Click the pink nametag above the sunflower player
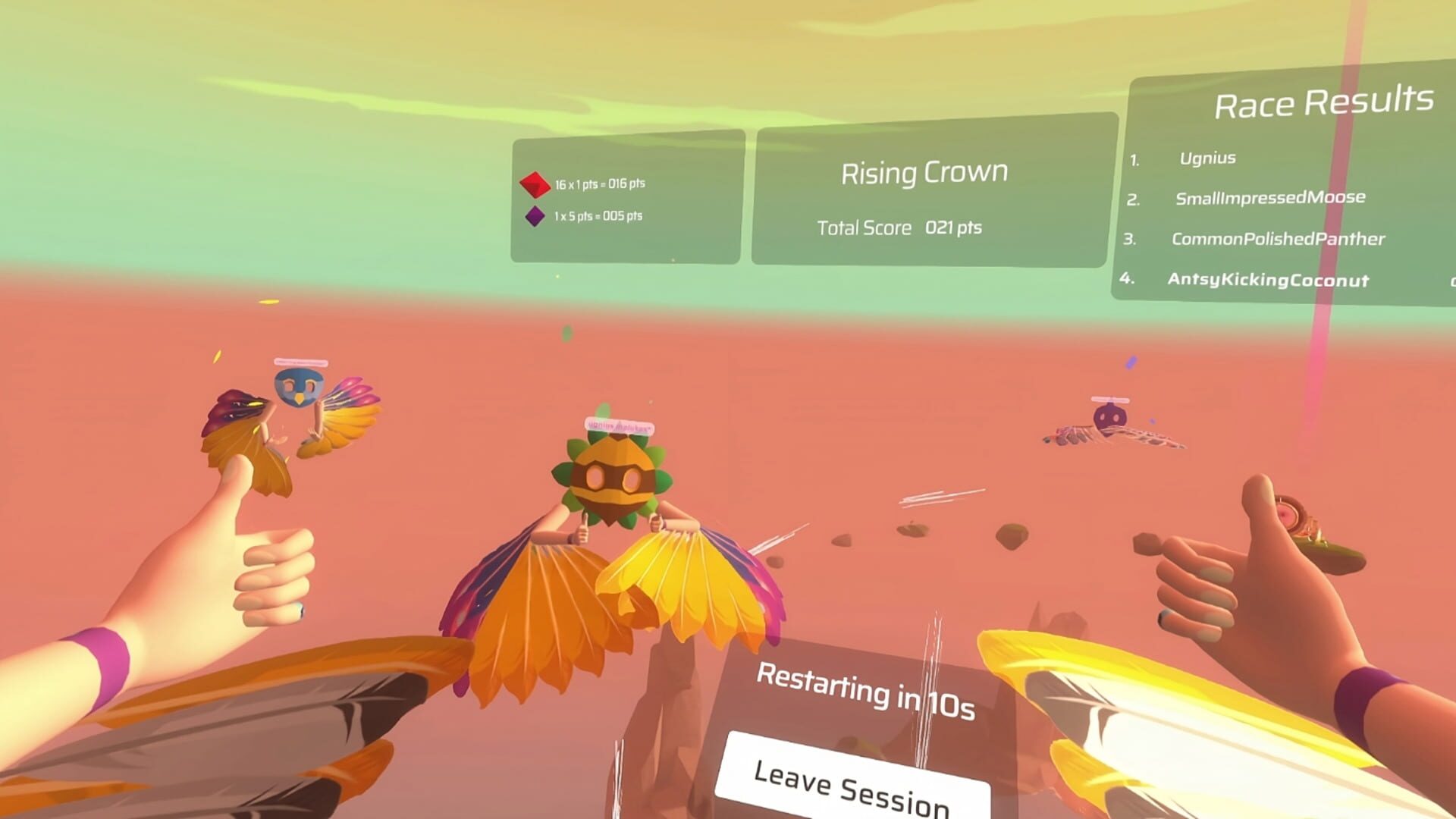The width and height of the screenshot is (1456, 819). [x=618, y=425]
